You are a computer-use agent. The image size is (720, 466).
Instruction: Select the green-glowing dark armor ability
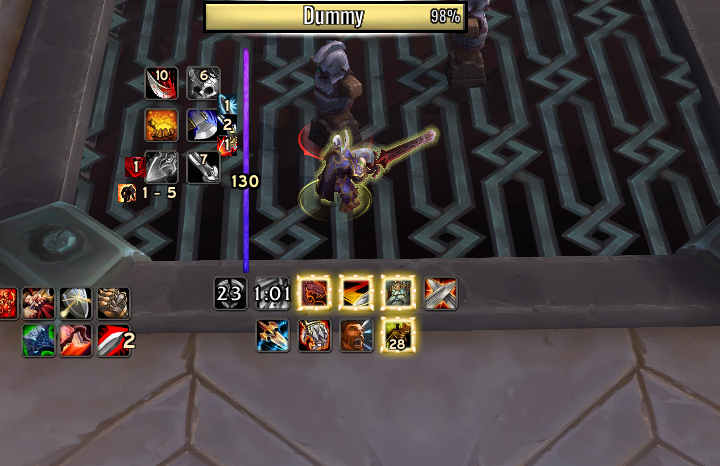click(39, 340)
